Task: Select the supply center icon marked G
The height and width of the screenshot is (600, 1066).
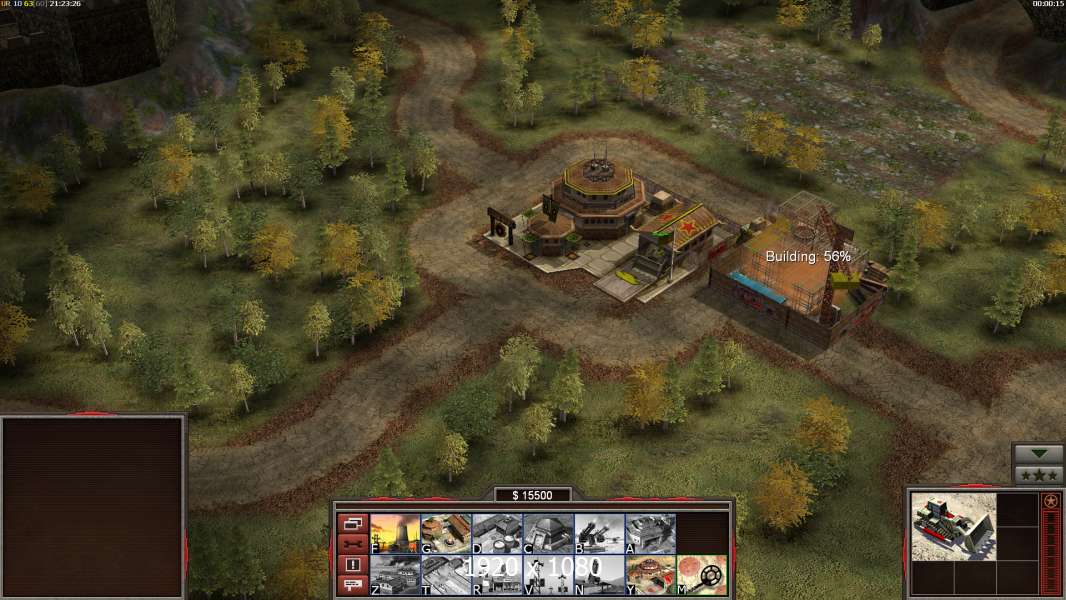Action: (446, 534)
